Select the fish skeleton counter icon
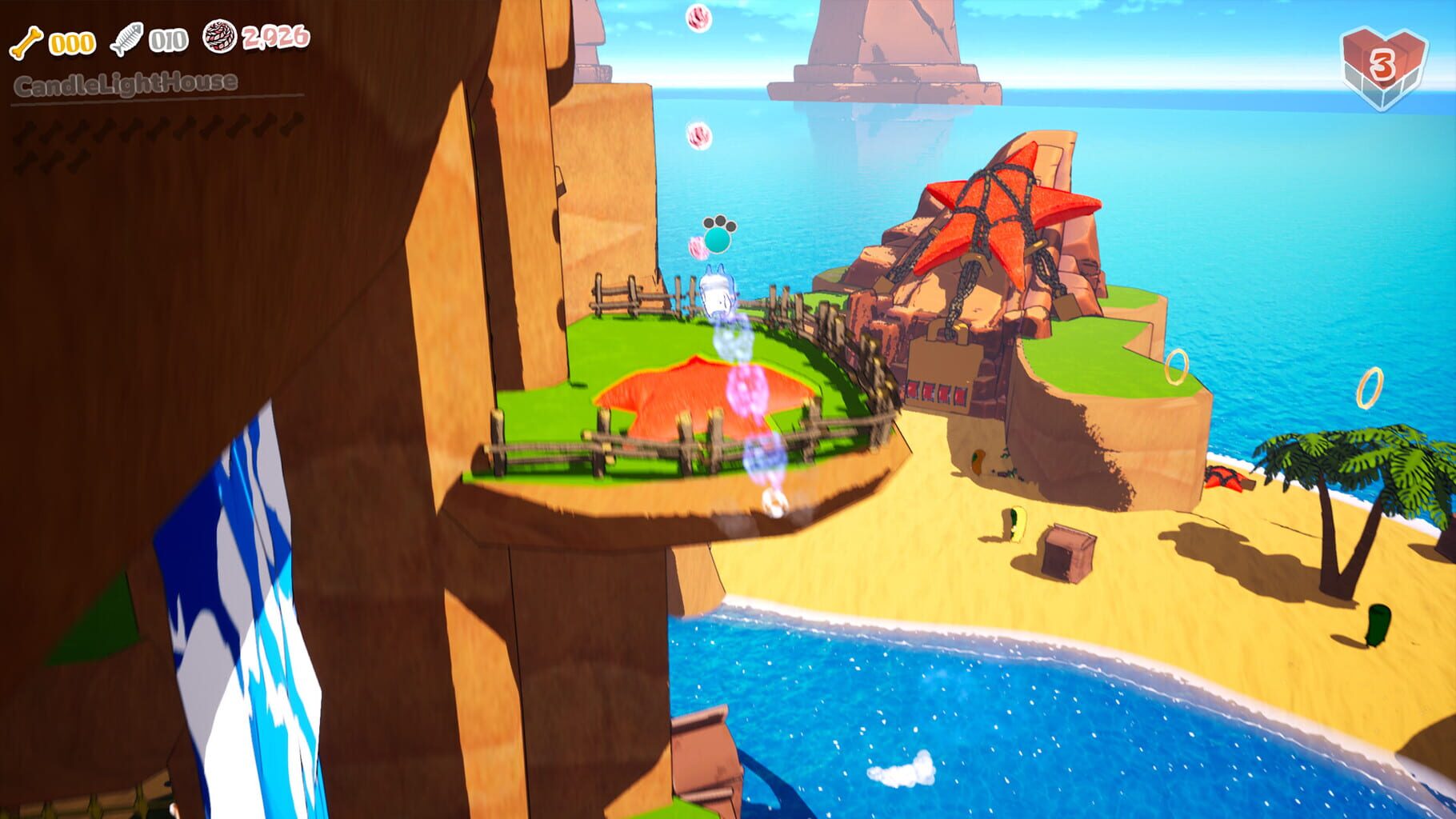Image resolution: width=1456 pixels, height=819 pixels. coord(126,38)
